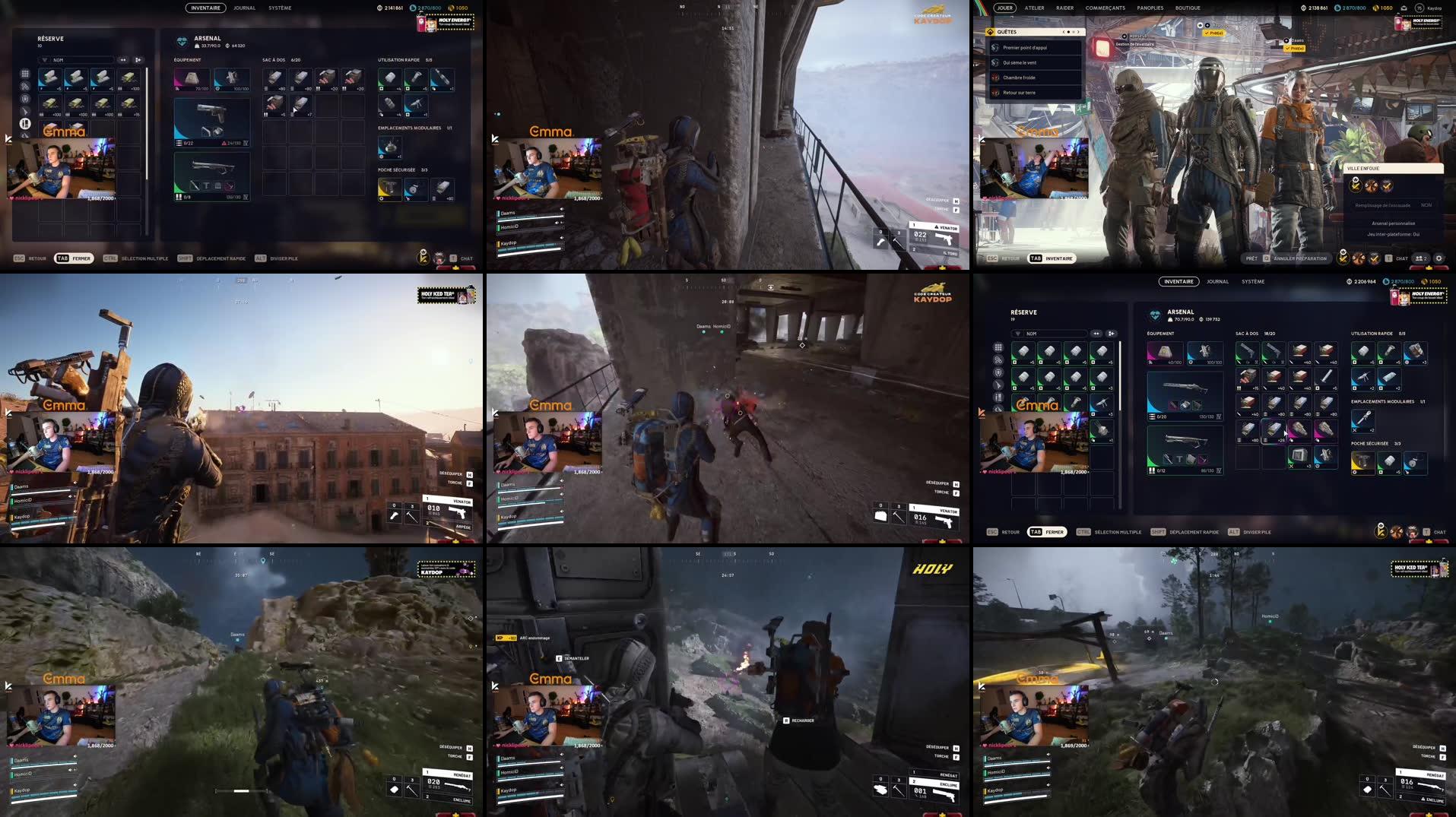Open the BOUTIQUE menu in the lobby
Screen dimensions: 1456x817
point(1188,8)
